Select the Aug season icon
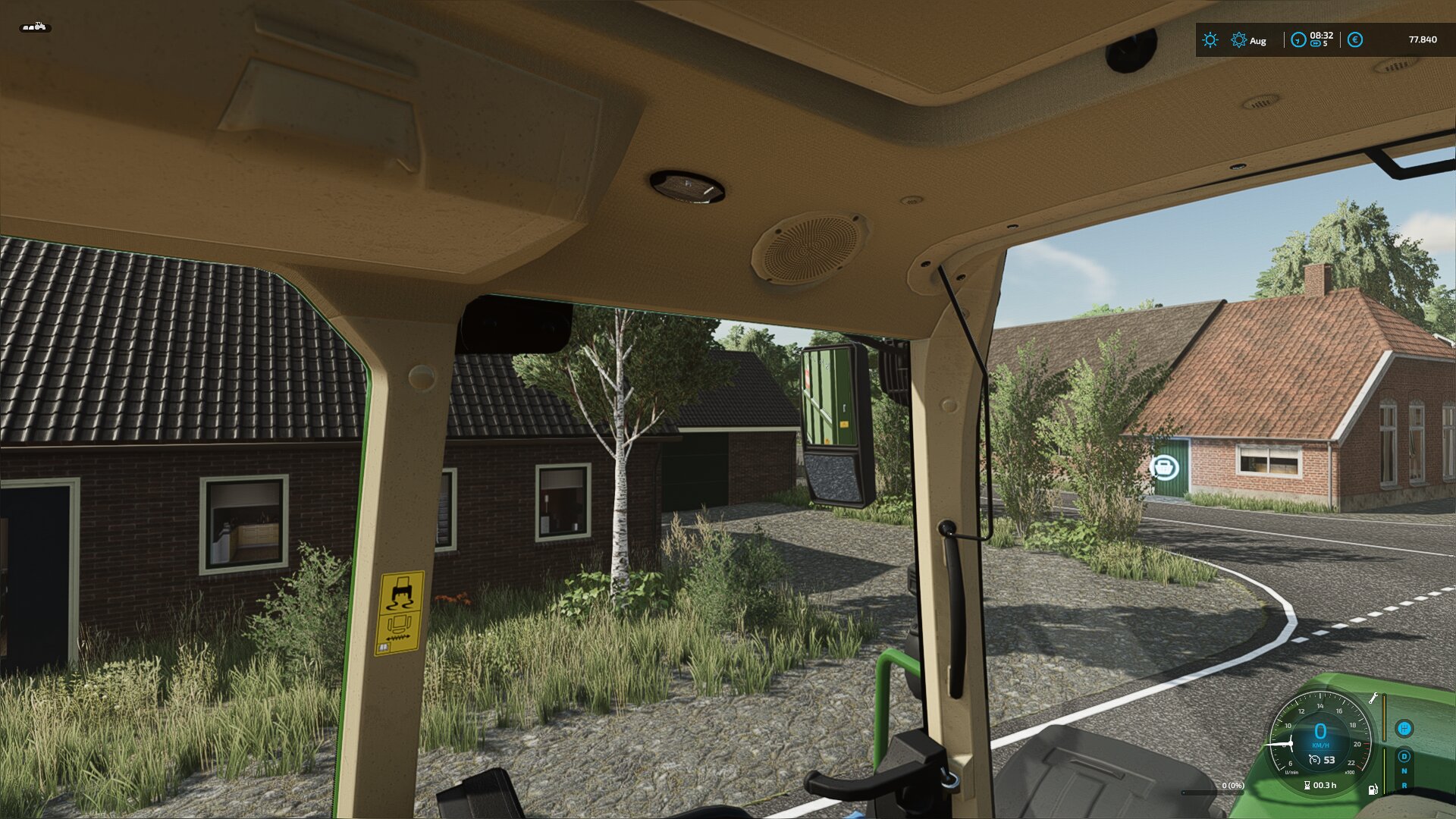The height and width of the screenshot is (819, 1456). [x=1238, y=40]
